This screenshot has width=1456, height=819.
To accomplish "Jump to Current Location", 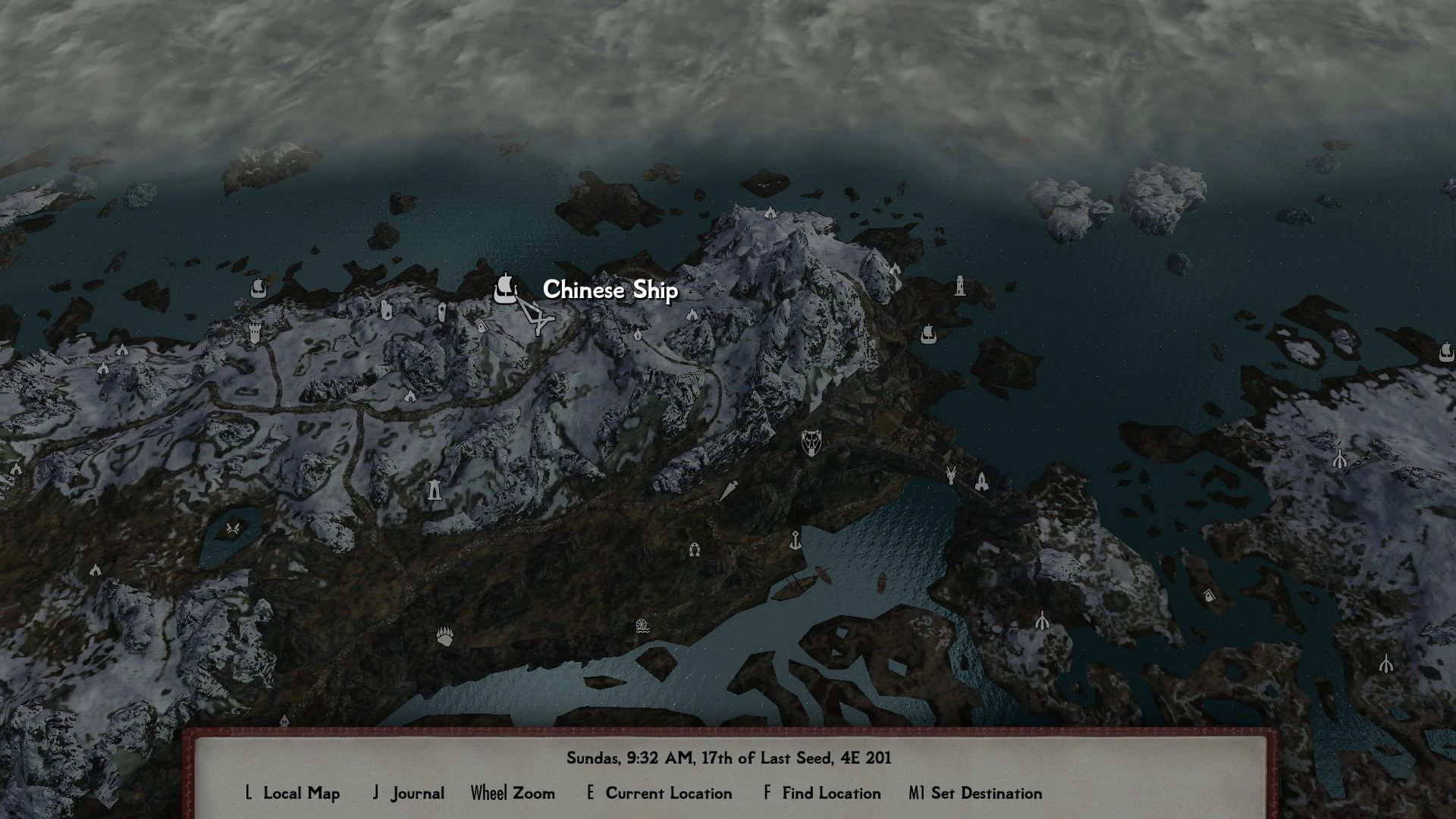I will click(668, 793).
